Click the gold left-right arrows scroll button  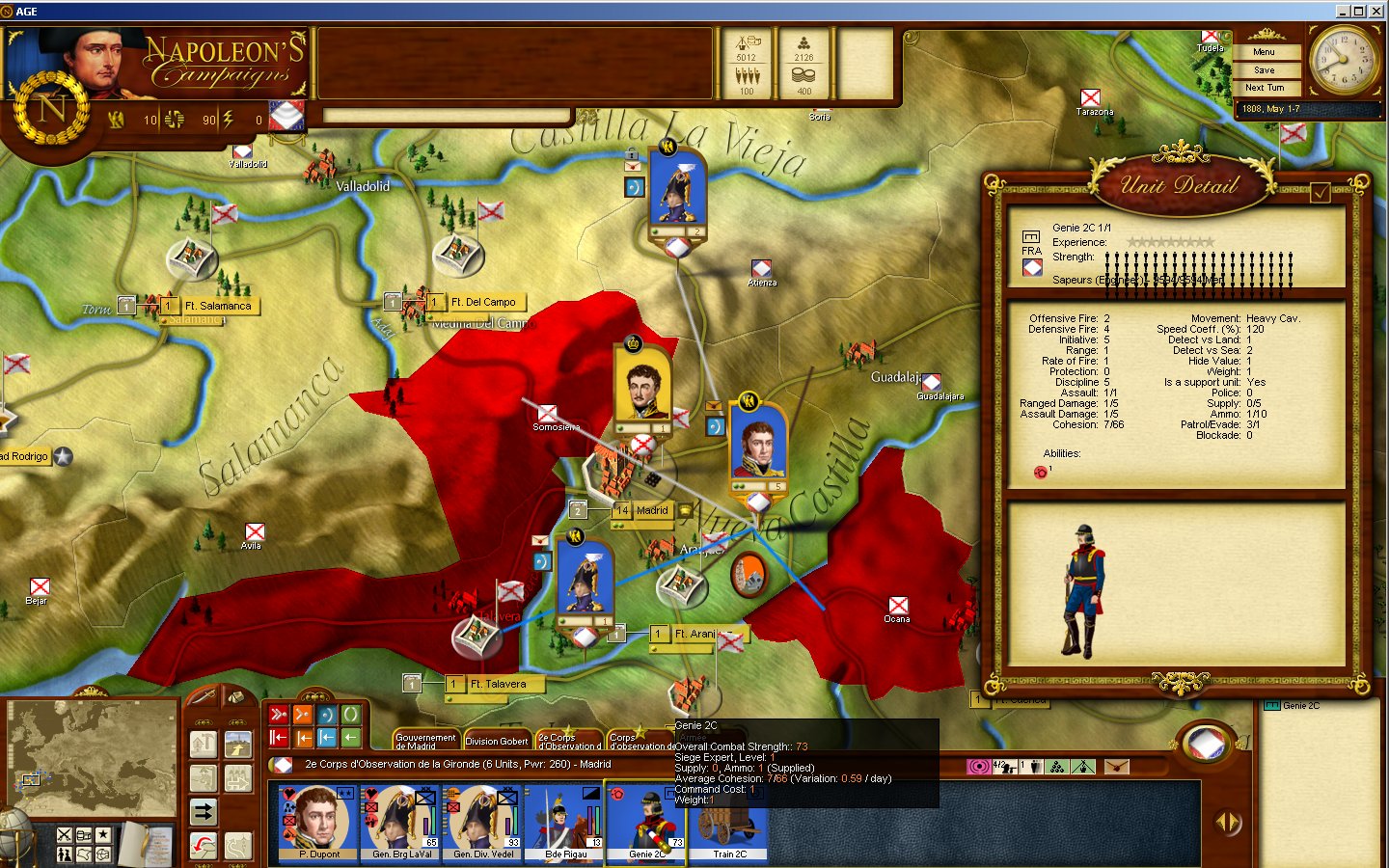(x=1228, y=823)
